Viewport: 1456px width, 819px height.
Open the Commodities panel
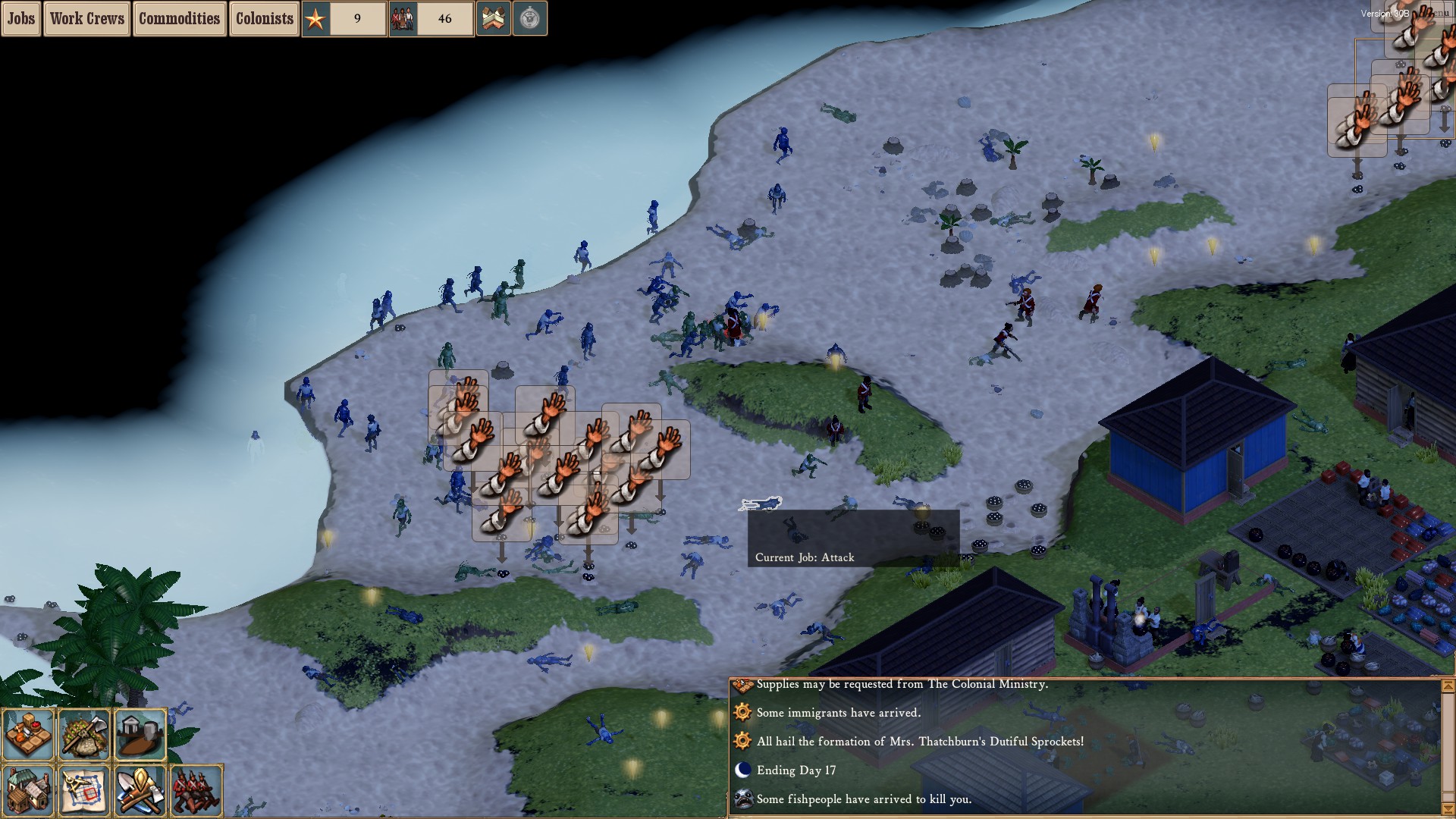180,18
